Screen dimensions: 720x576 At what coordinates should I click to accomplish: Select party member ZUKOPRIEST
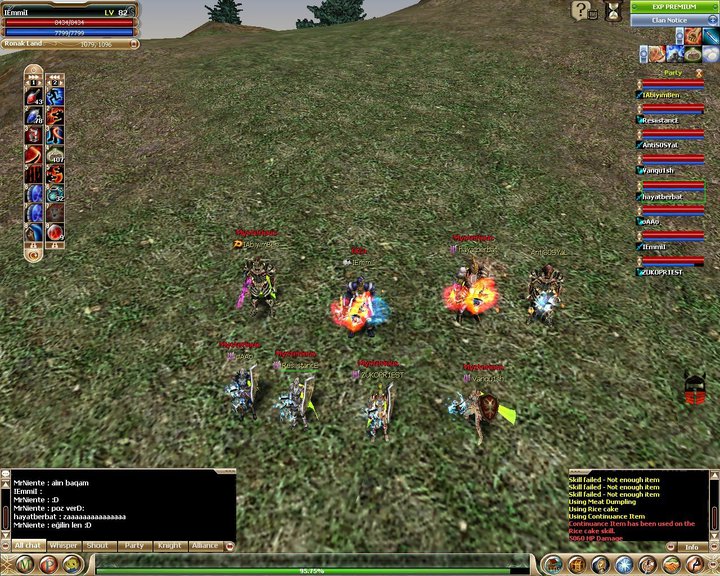coord(662,272)
